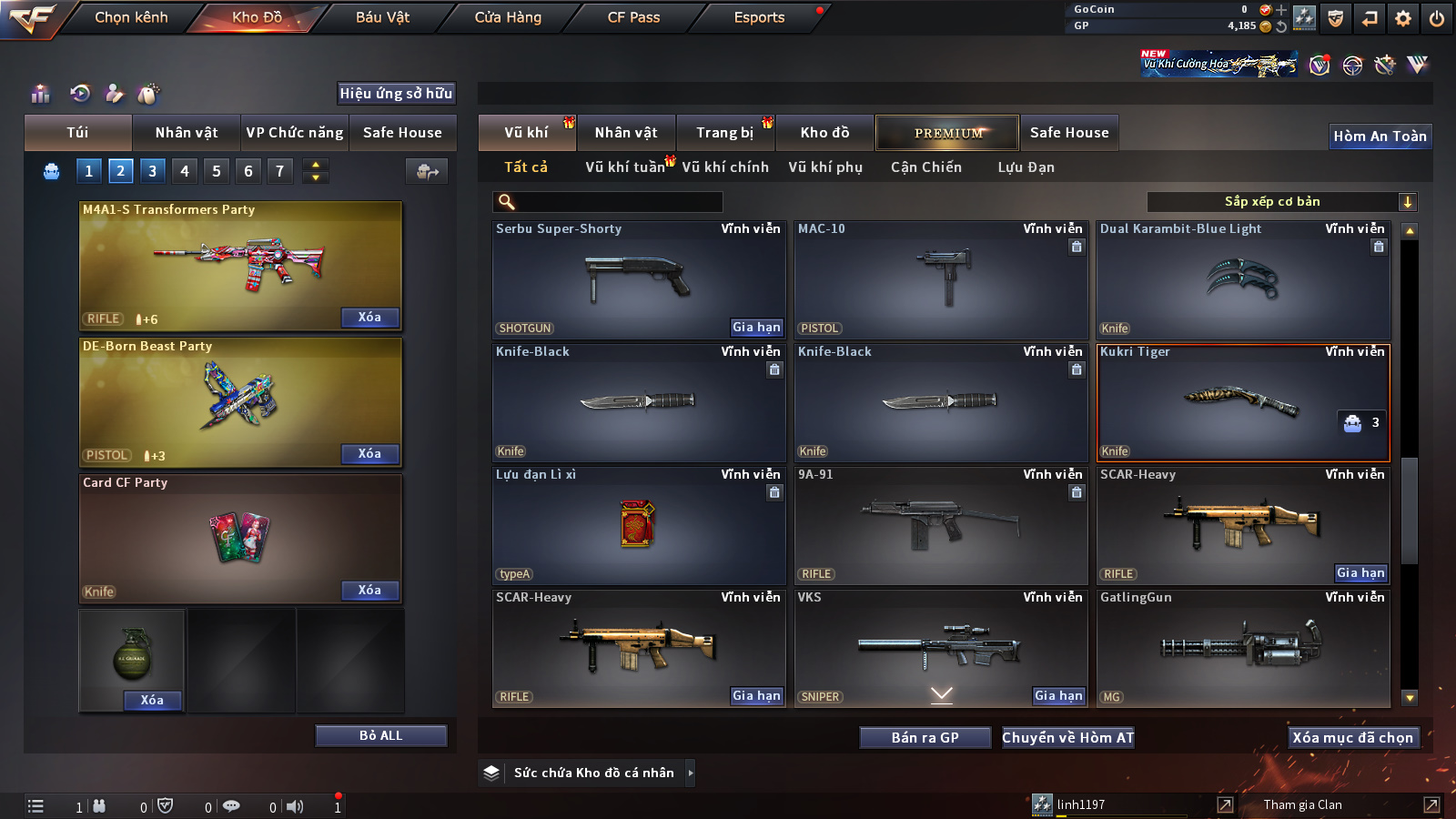The width and height of the screenshot is (1456, 819).
Task: Open the Trang bị tab
Action: [x=724, y=133]
